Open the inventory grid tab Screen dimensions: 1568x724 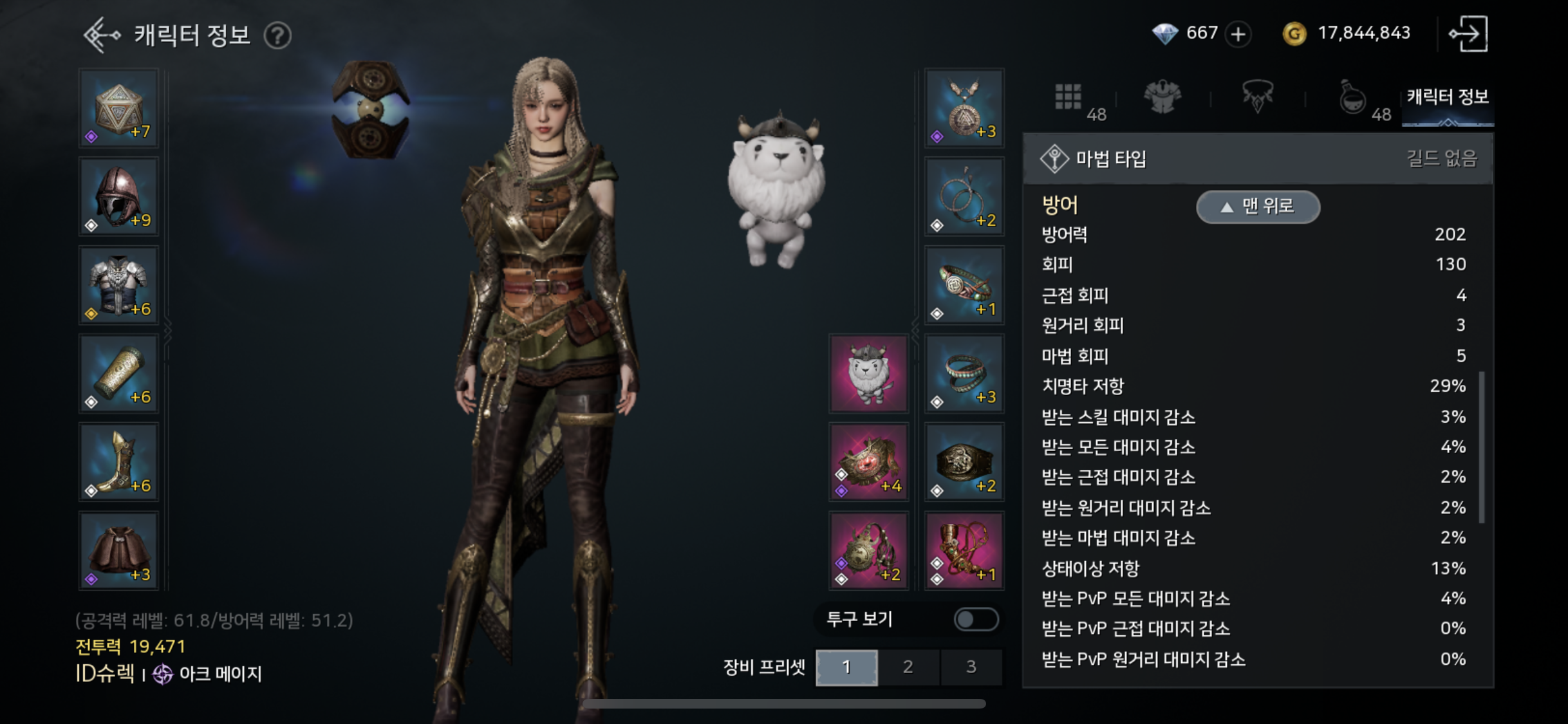point(1069,98)
